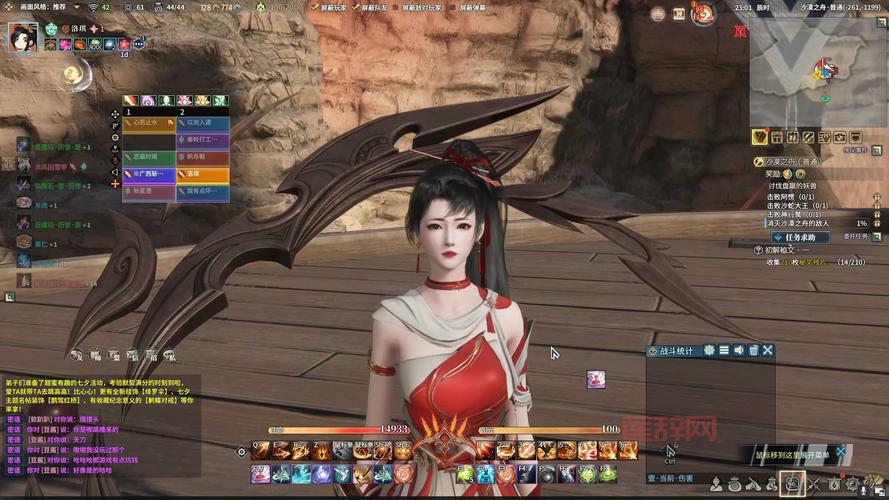This screenshot has height=500, width=889.
Task: Toggle the combat statistics speaker icon
Action: 738,350
